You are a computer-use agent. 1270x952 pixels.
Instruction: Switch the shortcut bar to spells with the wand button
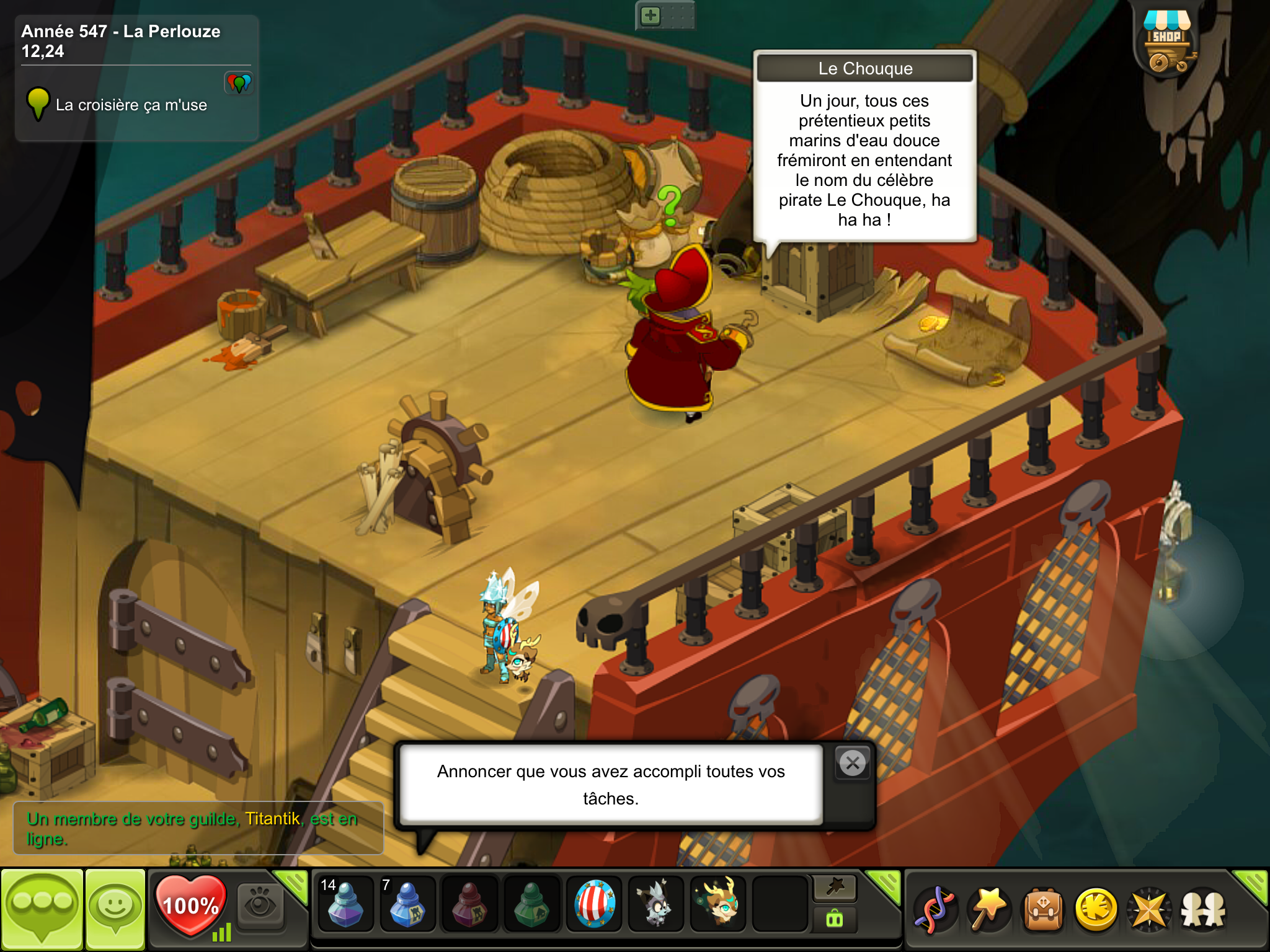[x=835, y=888]
